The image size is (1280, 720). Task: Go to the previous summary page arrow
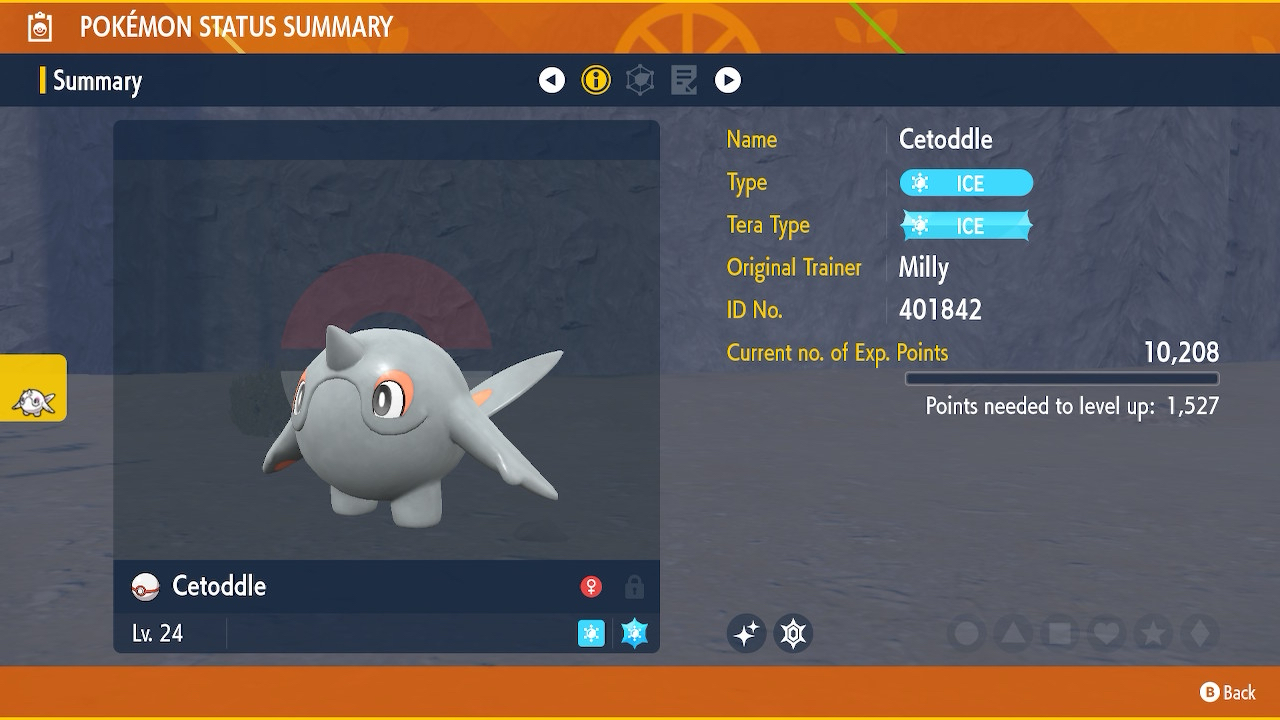tap(552, 80)
